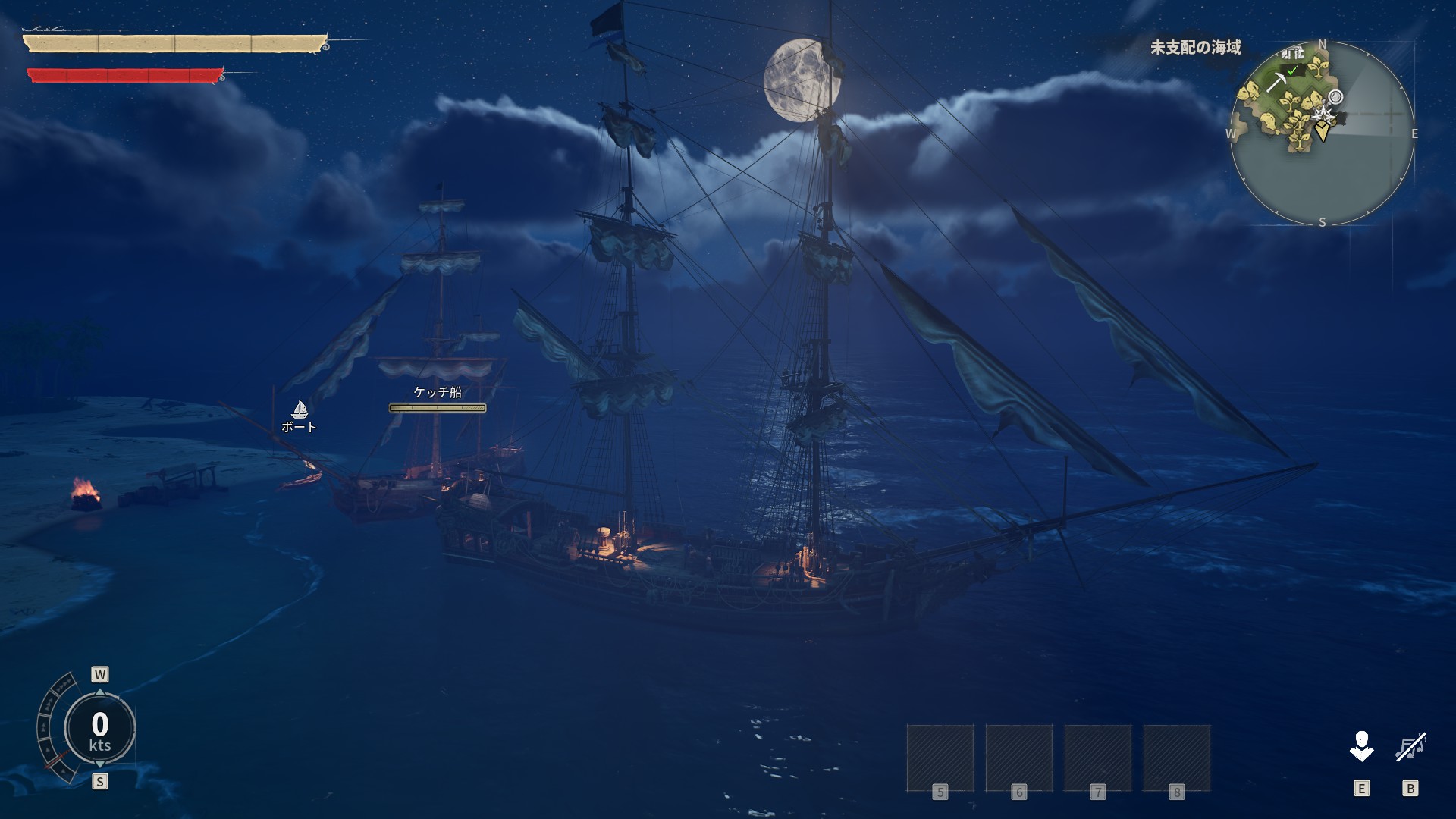Viewport: 1456px width, 819px height.
Task: Click the 0 kts speed gauge
Action: [x=100, y=729]
